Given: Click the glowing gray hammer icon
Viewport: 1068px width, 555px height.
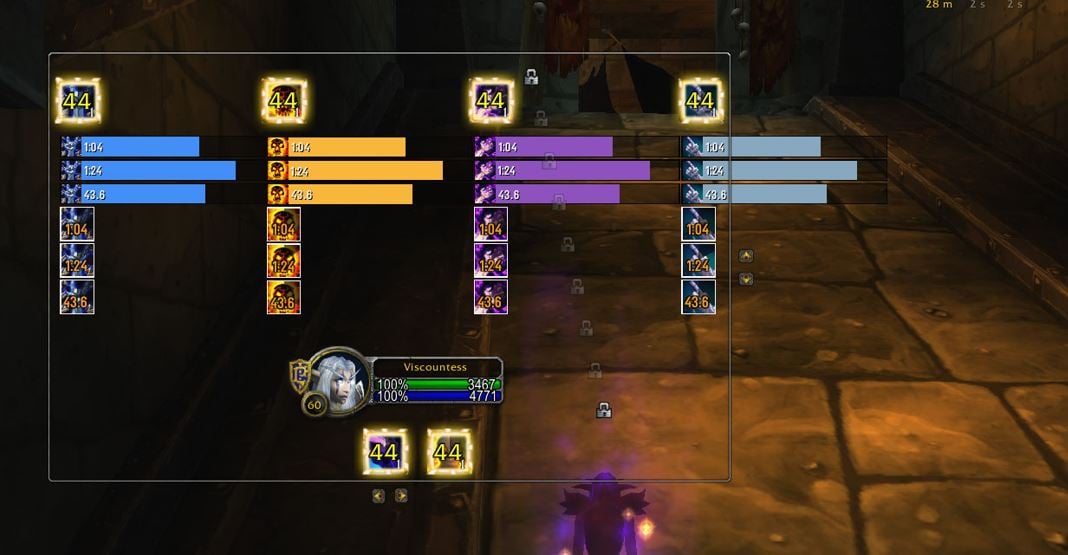Looking at the screenshot, I should (700, 100).
